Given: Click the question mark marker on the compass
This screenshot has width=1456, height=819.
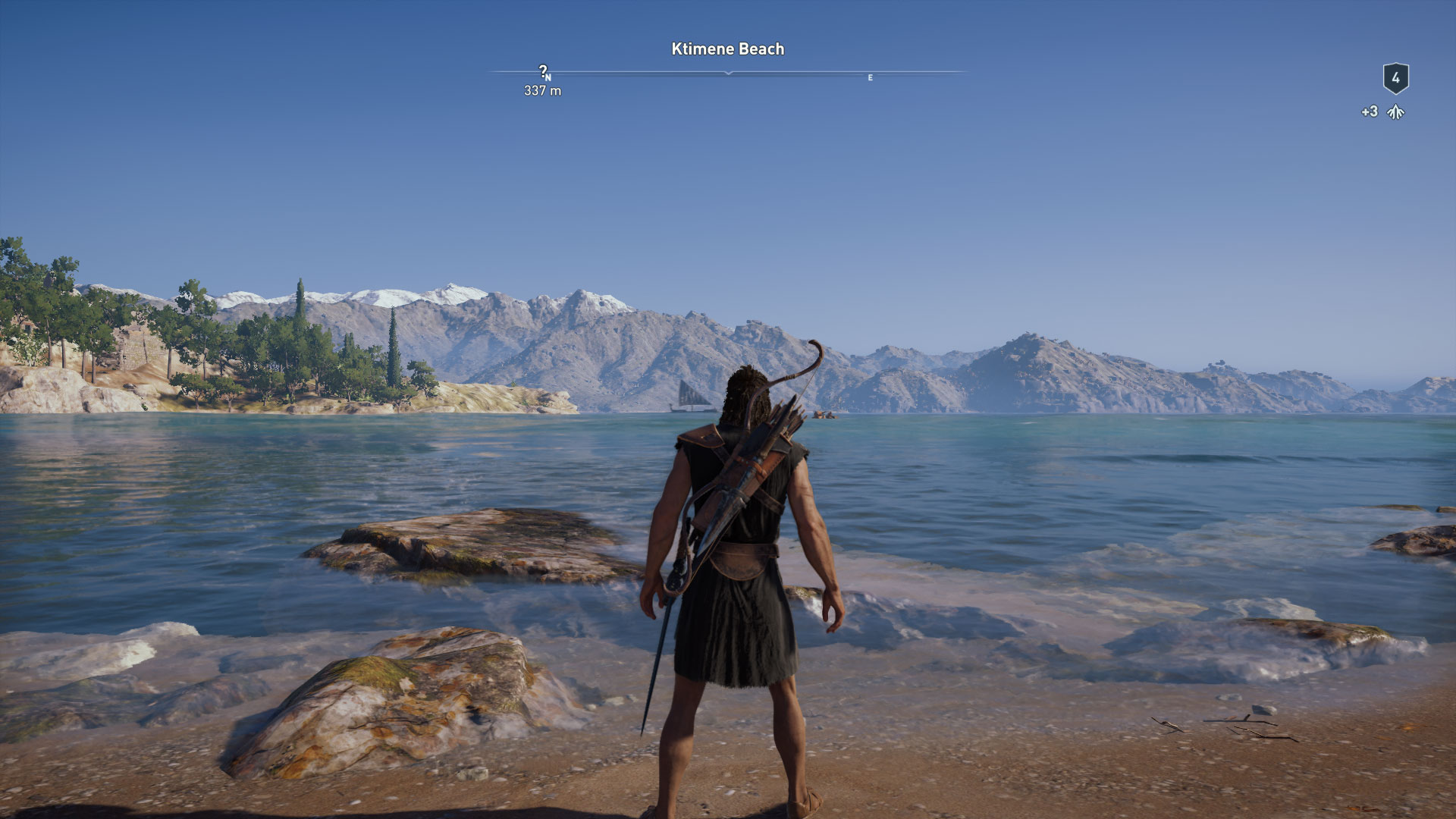Looking at the screenshot, I should 542,71.
